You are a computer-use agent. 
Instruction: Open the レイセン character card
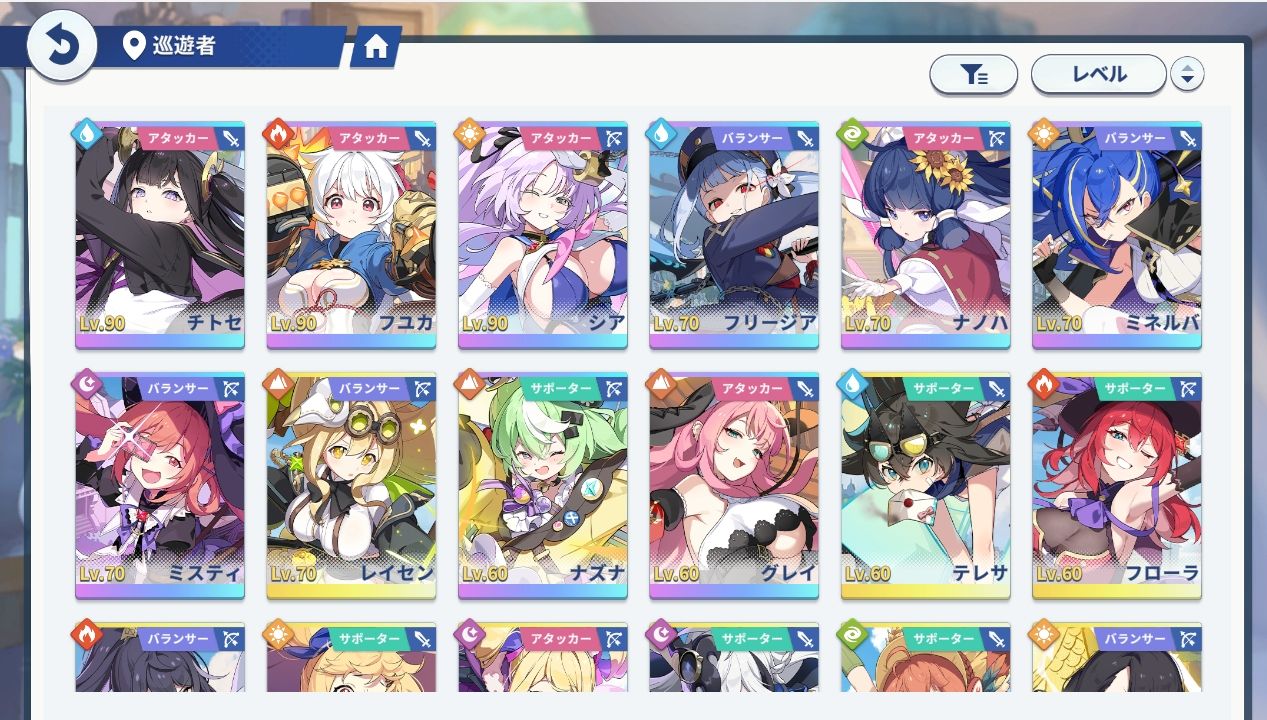click(351, 486)
